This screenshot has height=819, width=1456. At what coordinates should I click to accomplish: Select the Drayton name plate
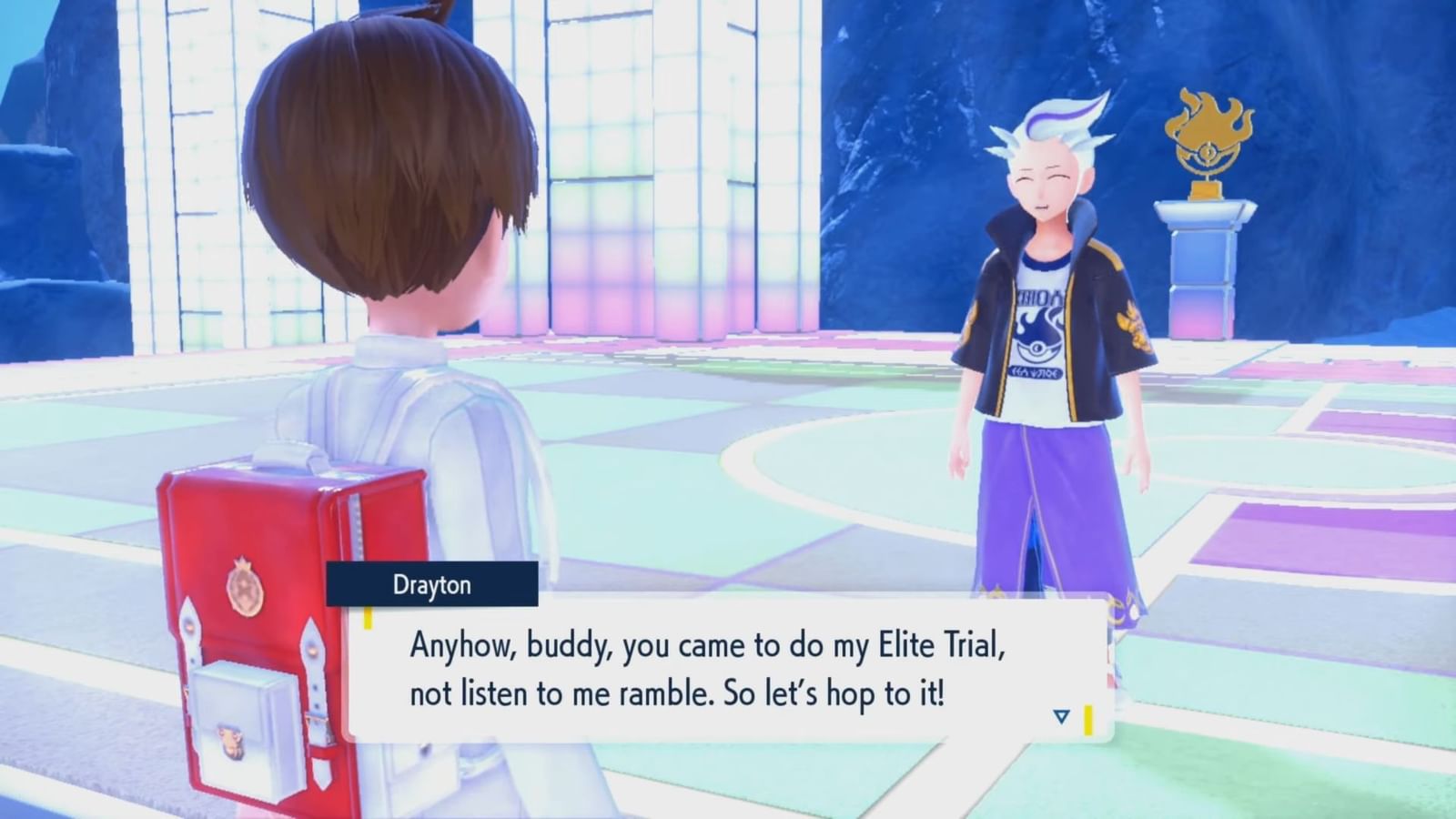(433, 585)
